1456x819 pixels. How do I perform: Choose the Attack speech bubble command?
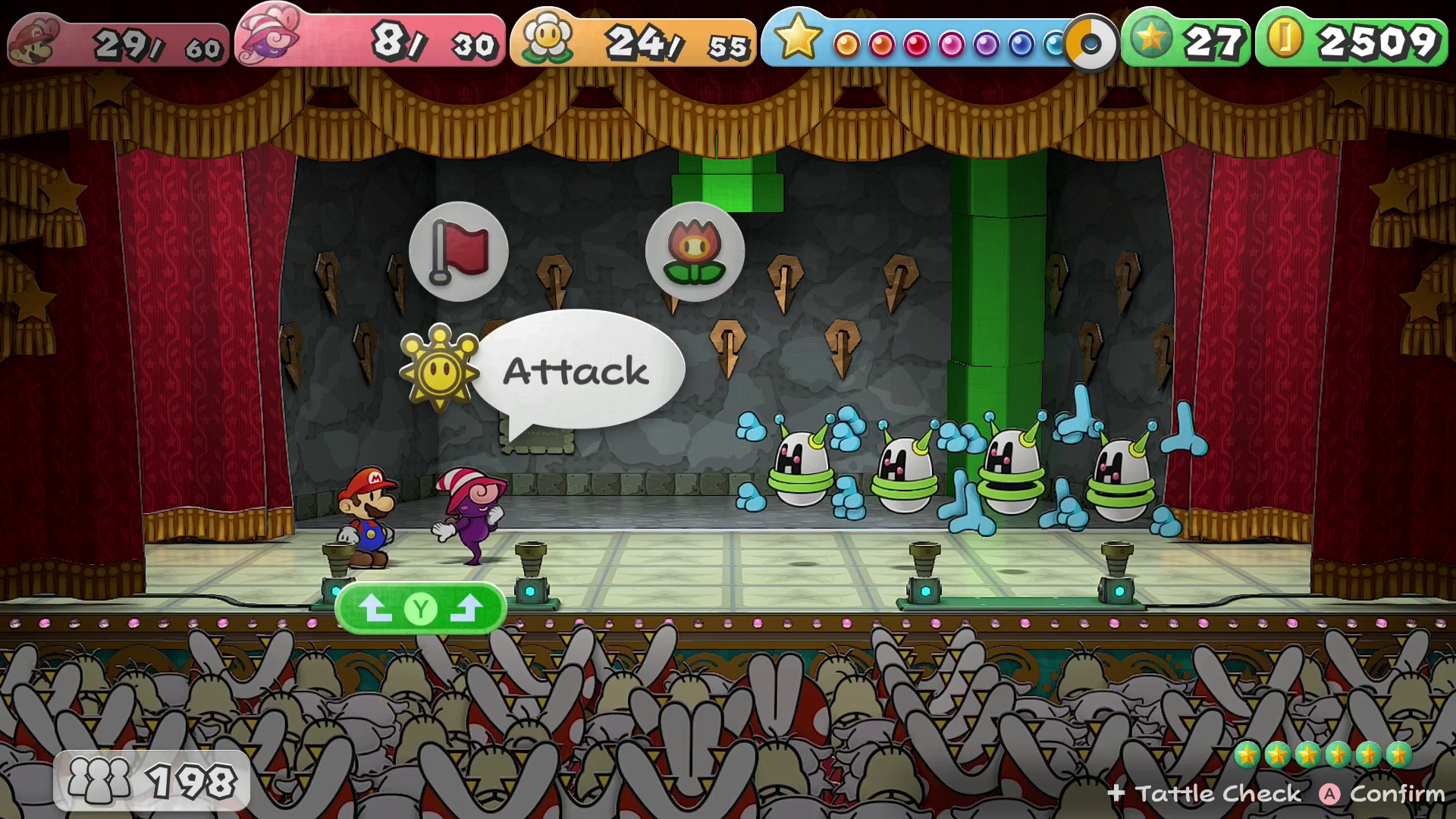click(578, 371)
